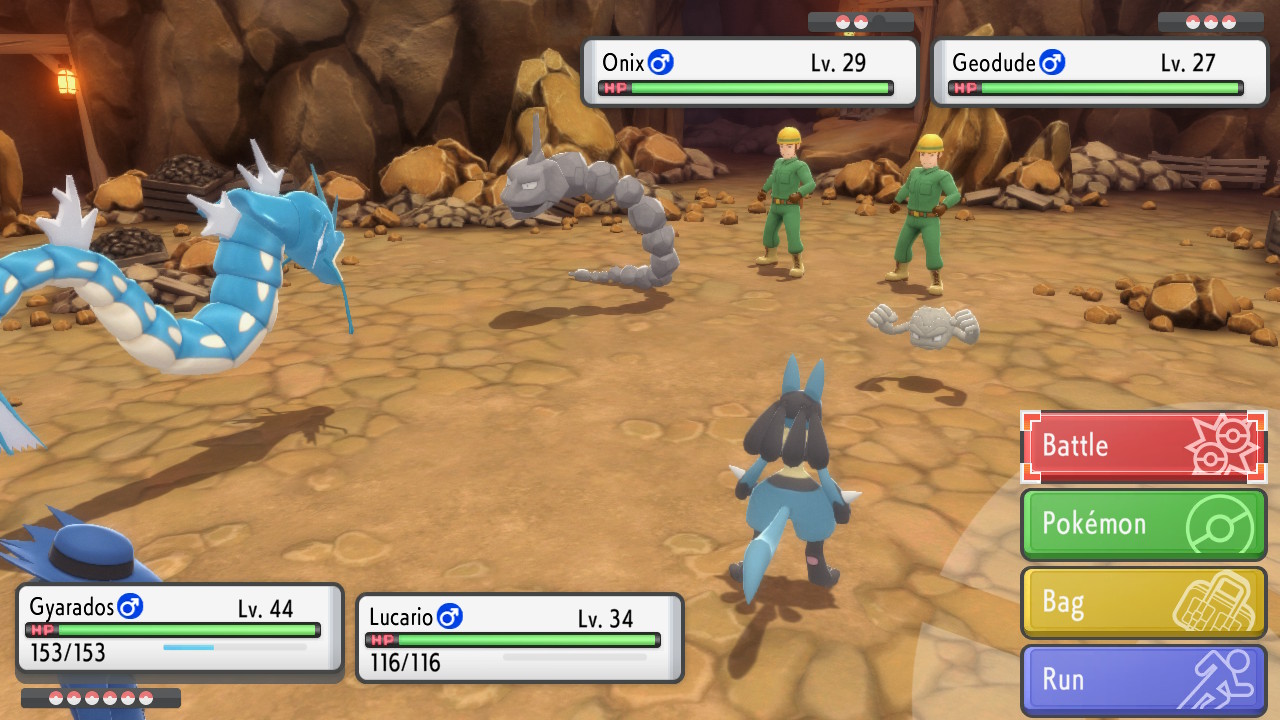Screen dimensions: 1280x720
Task: Select Geodude's enemy status panel
Action: coord(1099,72)
